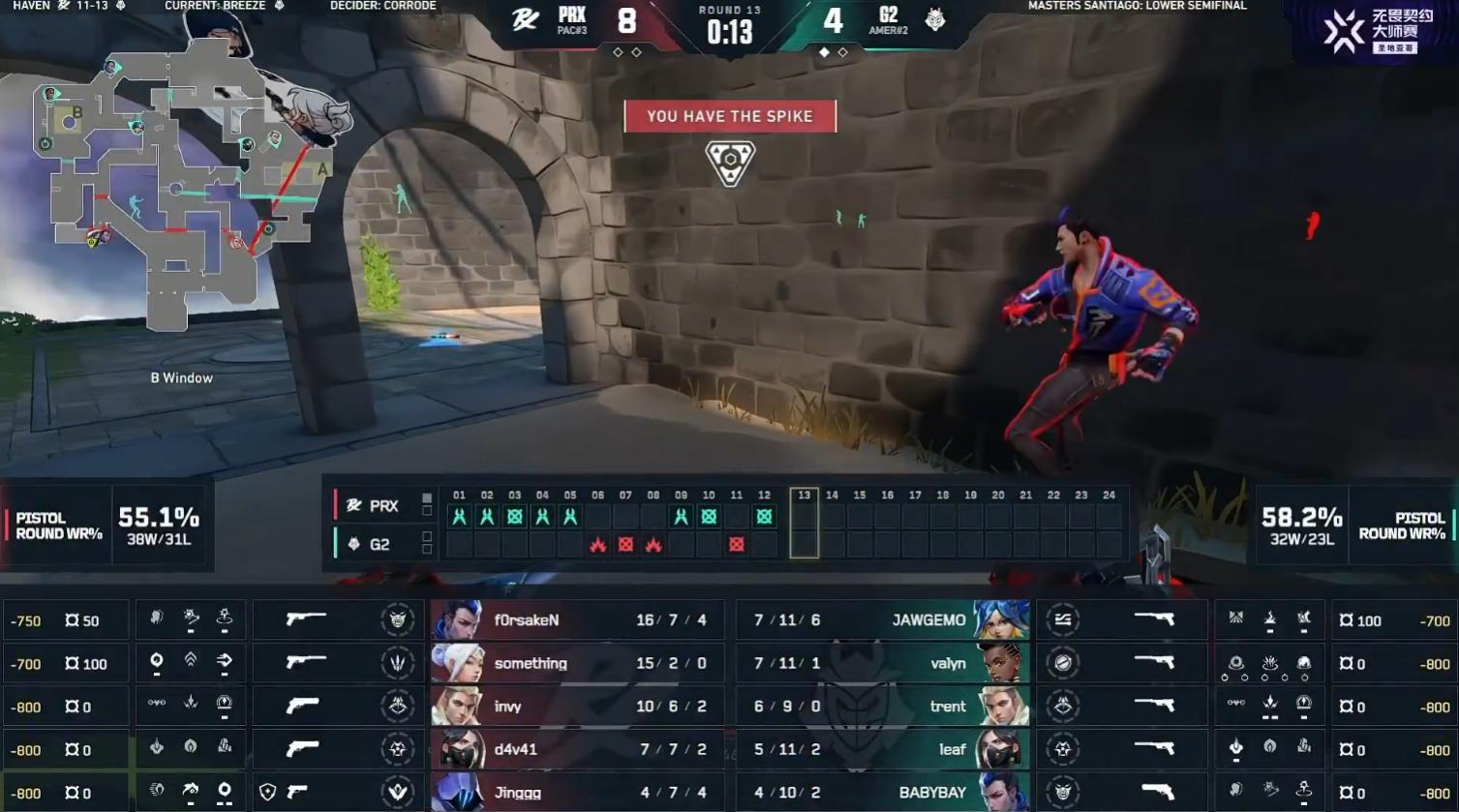Choose valyn in the scoreboard
The height and width of the screenshot is (812, 1459).
[x=881, y=664]
